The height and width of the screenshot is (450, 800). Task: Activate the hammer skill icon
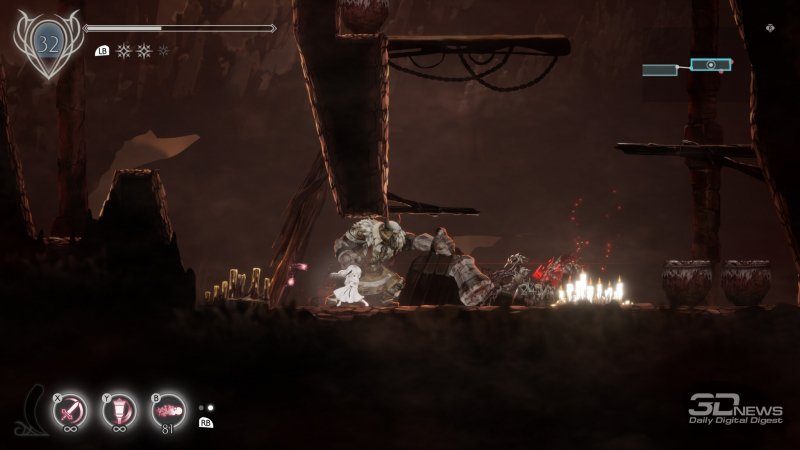tap(121, 411)
